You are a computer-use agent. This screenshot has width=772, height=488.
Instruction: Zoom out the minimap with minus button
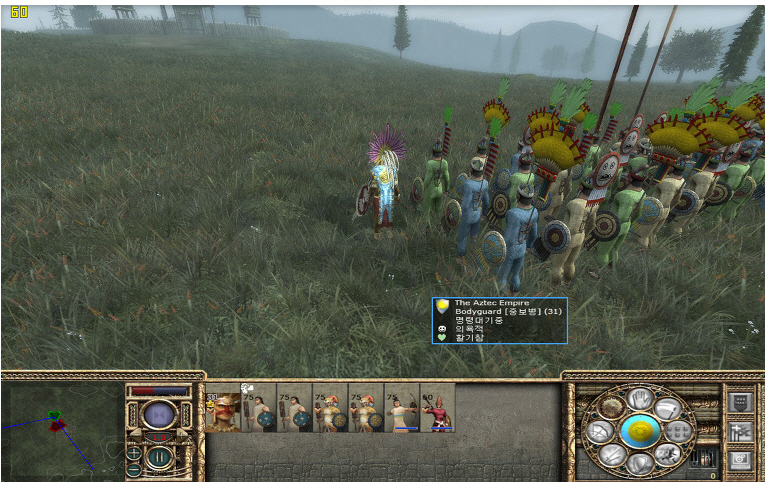[x=134, y=469]
